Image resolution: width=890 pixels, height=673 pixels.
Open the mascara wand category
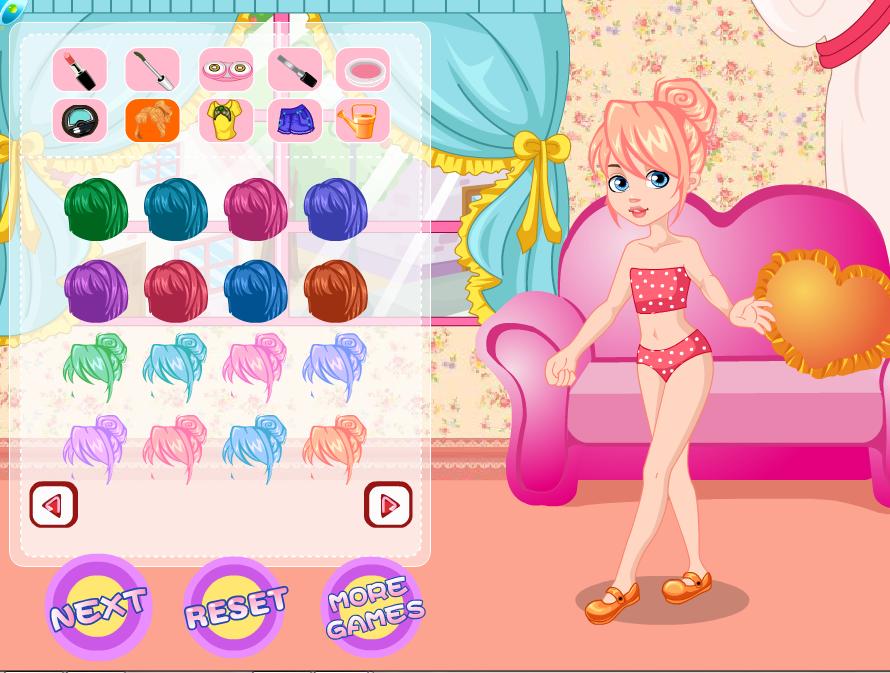152,70
